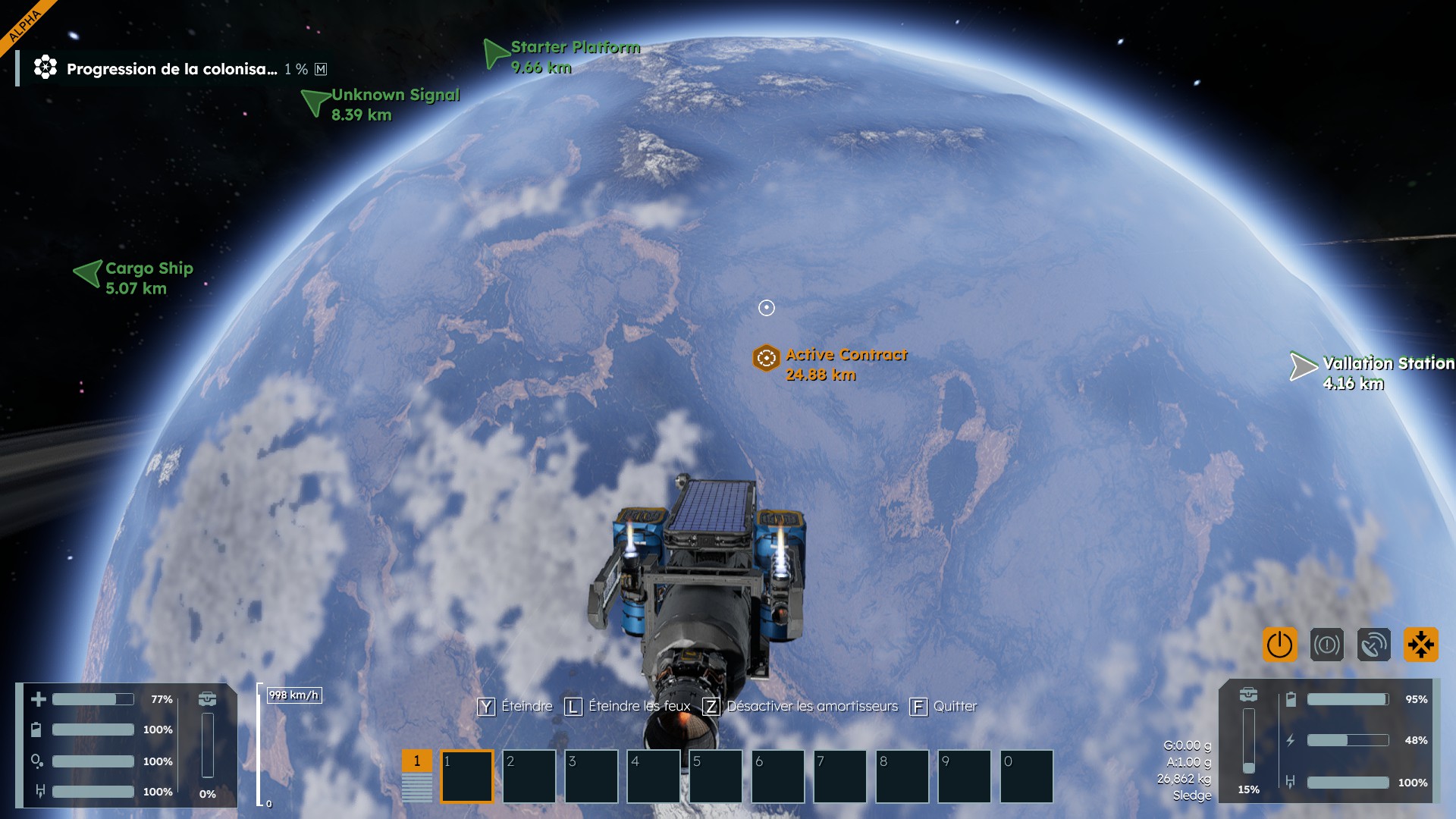Click the Vallation Station waypoint marker
The image size is (1456, 819).
coord(1303,366)
